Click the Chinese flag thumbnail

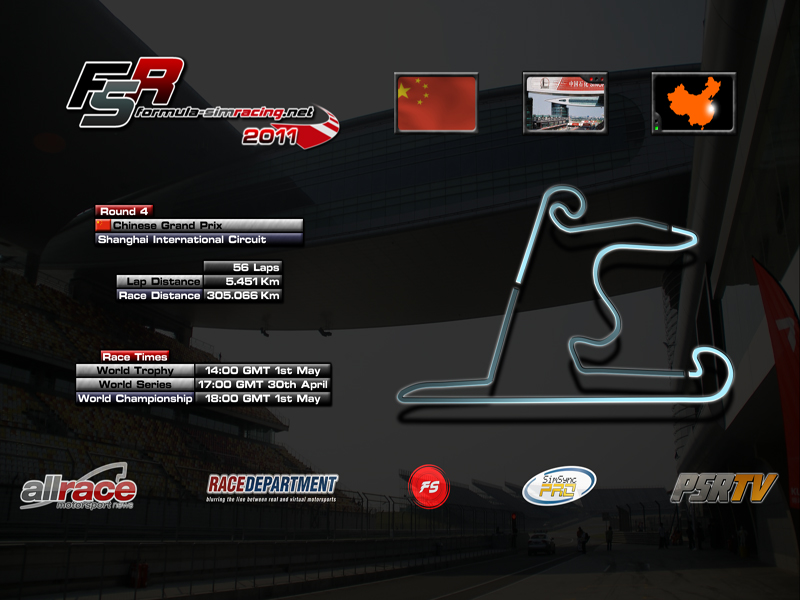click(435, 103)
